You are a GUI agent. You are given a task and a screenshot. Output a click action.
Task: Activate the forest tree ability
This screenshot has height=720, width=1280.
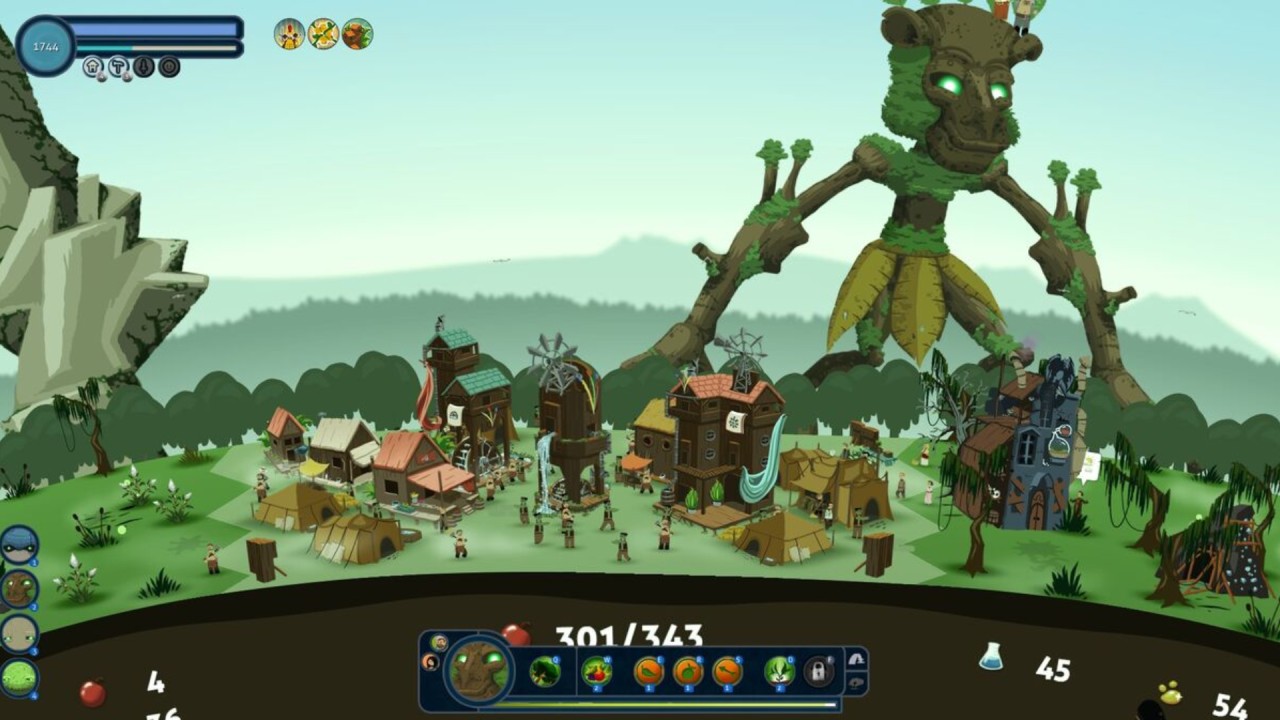(545, 671)
